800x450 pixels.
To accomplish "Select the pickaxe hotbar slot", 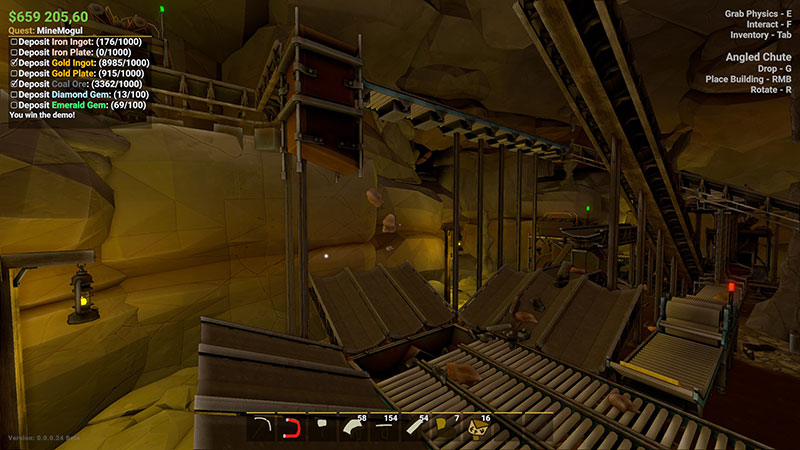I will pyautogui.click(x=262, y=428).
